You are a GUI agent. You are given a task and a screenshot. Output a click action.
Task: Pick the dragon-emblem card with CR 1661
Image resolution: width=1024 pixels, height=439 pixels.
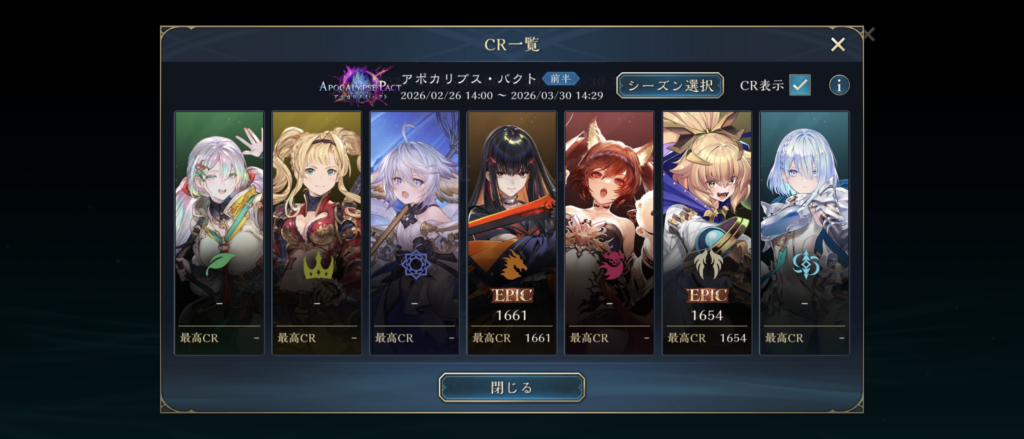click(x=512, y=232)
